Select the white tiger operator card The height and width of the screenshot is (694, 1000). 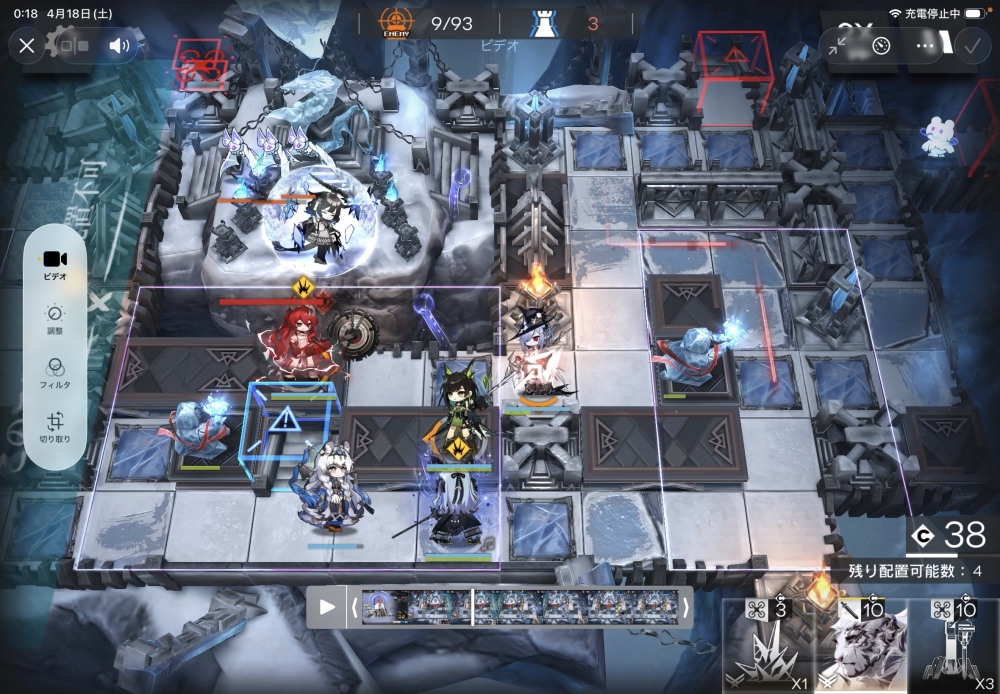click(861, 648)
